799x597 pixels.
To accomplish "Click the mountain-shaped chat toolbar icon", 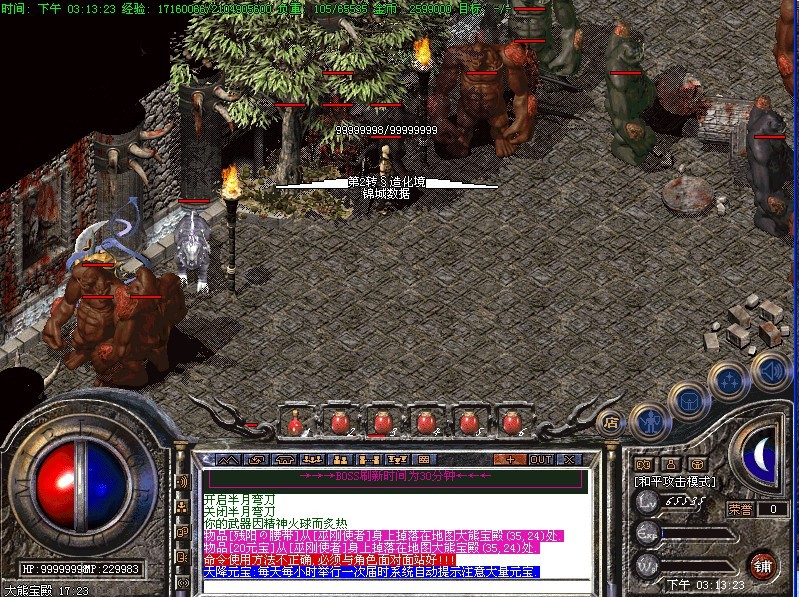I will point(229,459).
